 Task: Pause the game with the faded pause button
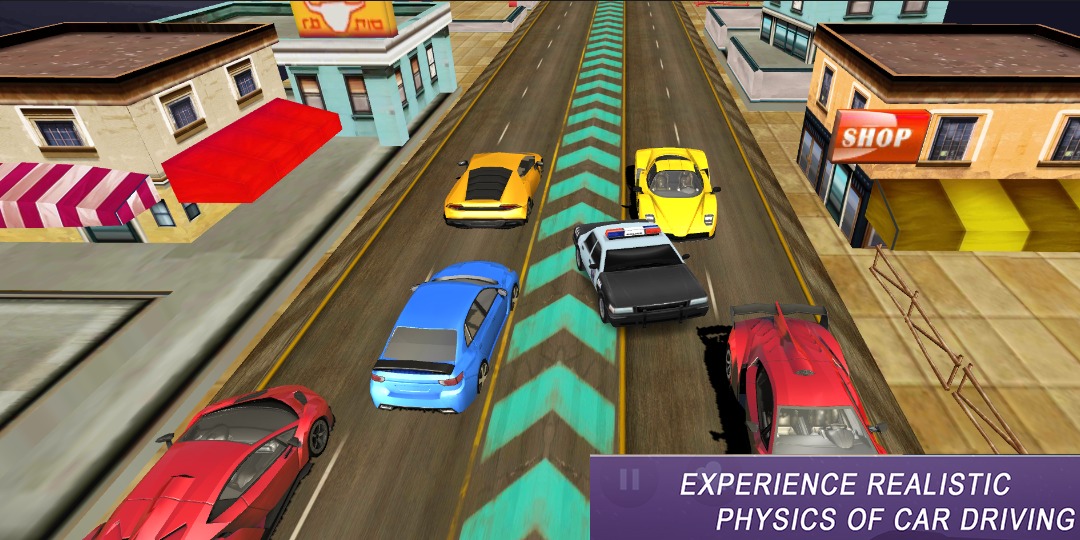(628, 480)
